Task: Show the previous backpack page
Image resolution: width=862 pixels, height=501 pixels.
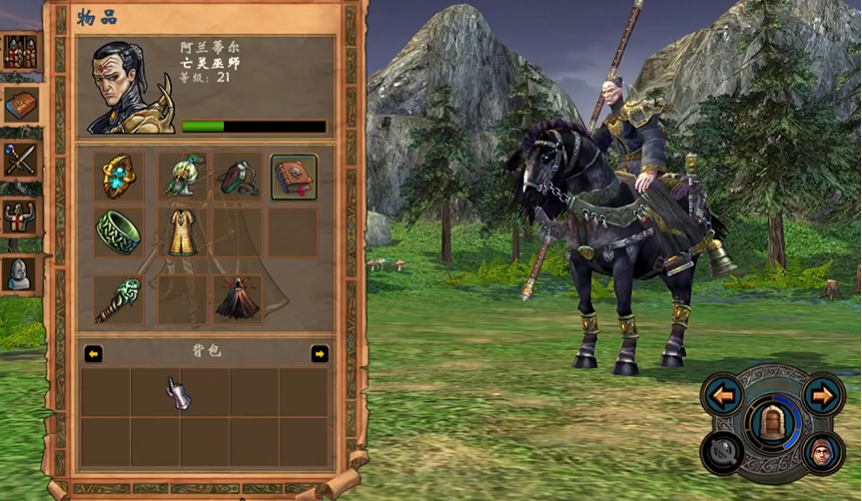Action: pyautogui.click(x=93, y=353)
